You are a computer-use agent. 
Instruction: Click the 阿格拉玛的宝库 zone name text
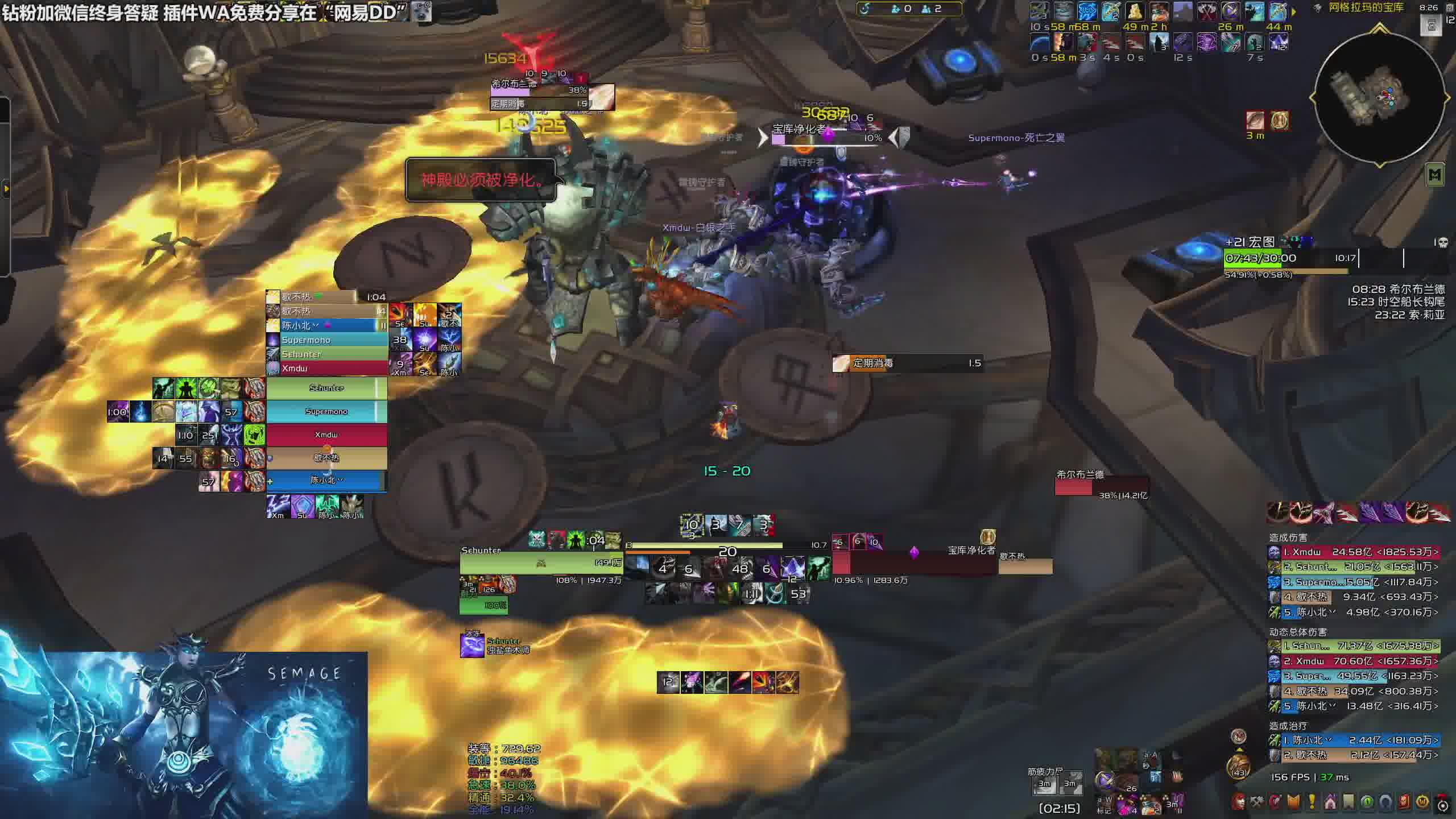[1366, 8]
